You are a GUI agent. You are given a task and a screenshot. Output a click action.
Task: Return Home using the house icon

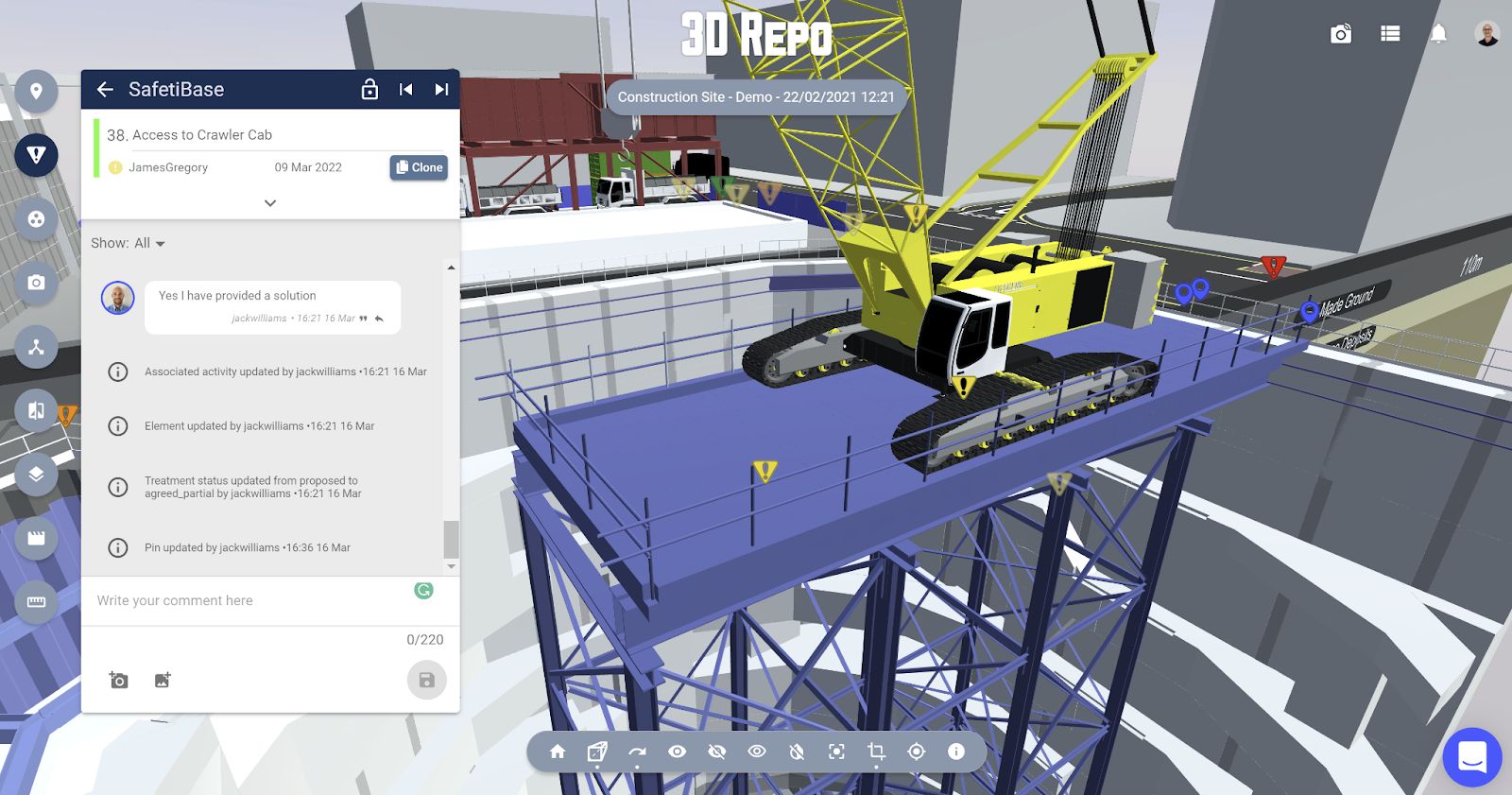click(557, 752)
